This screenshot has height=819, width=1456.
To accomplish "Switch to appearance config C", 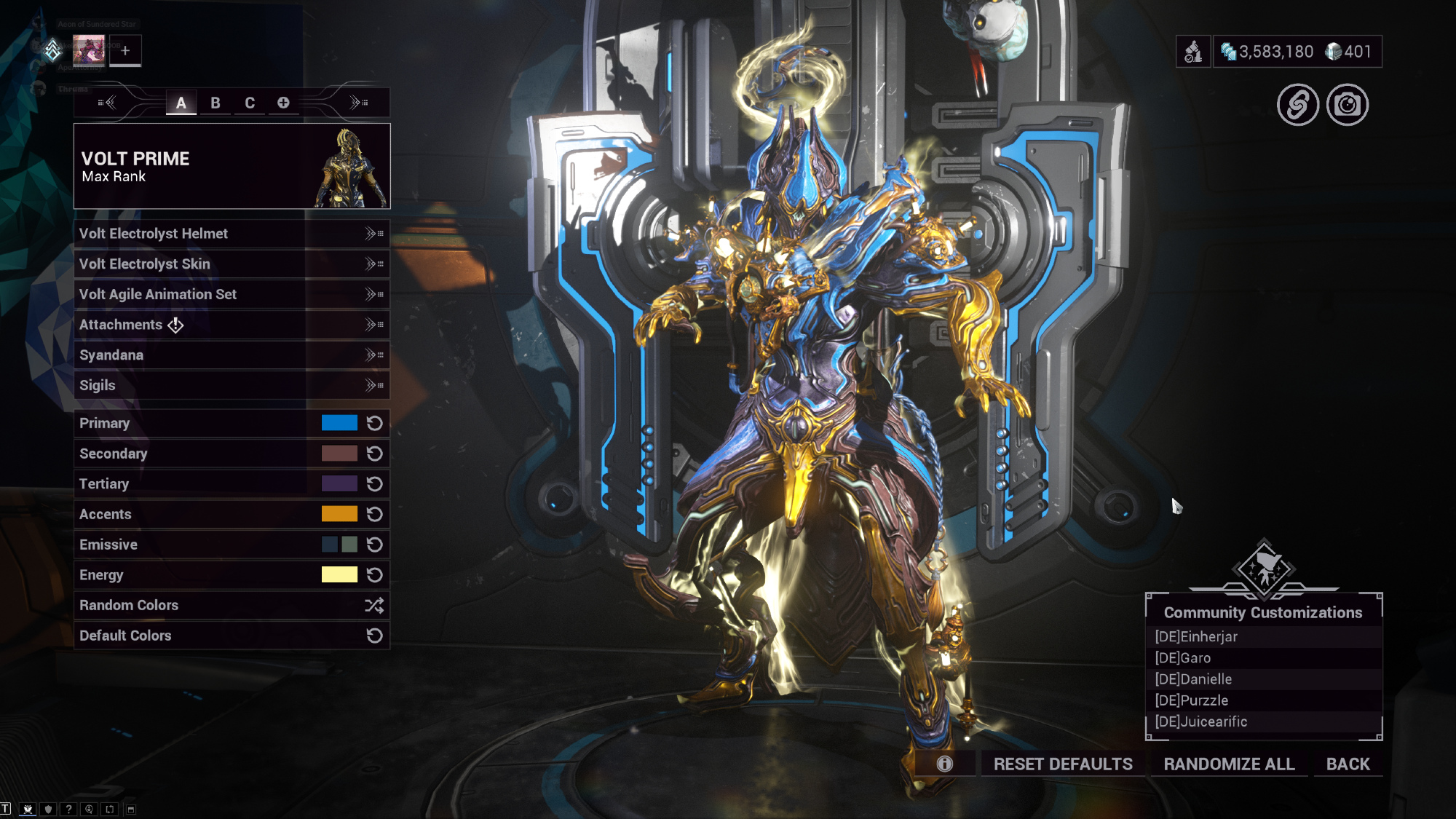I will (250, 103).
